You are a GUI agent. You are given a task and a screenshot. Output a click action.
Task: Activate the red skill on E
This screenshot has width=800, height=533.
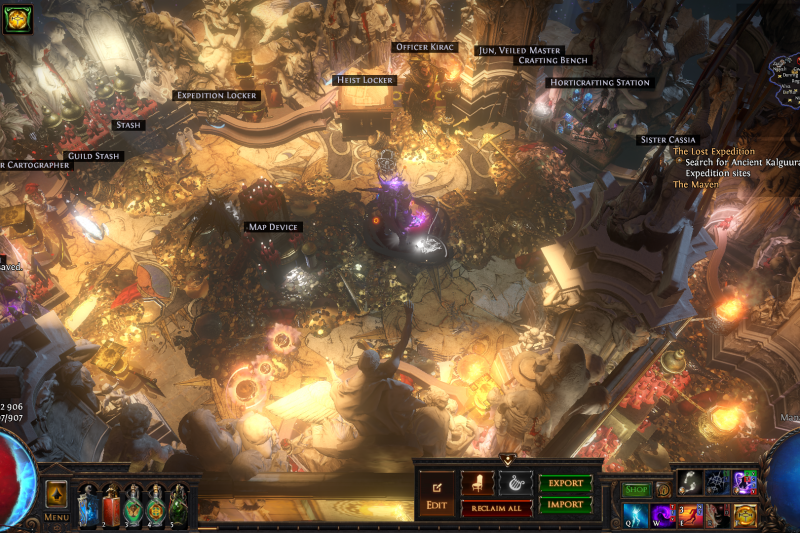690,516
